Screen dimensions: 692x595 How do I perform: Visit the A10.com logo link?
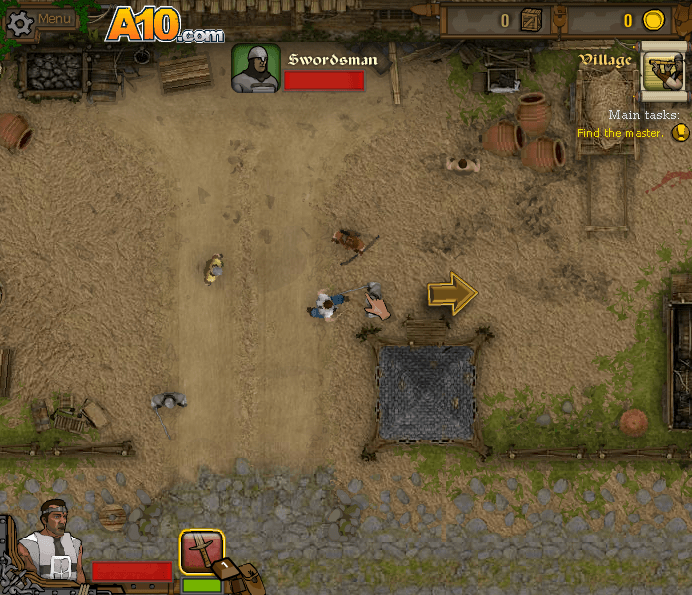pyautogui.click(x=164, y=24)
